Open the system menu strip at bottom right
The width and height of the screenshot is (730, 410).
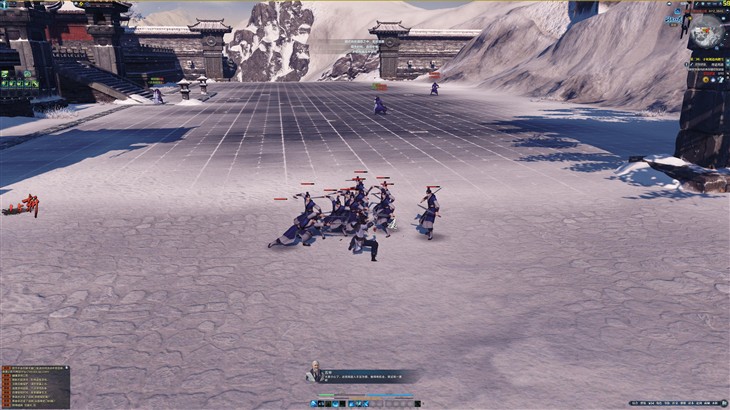(678, 403)
